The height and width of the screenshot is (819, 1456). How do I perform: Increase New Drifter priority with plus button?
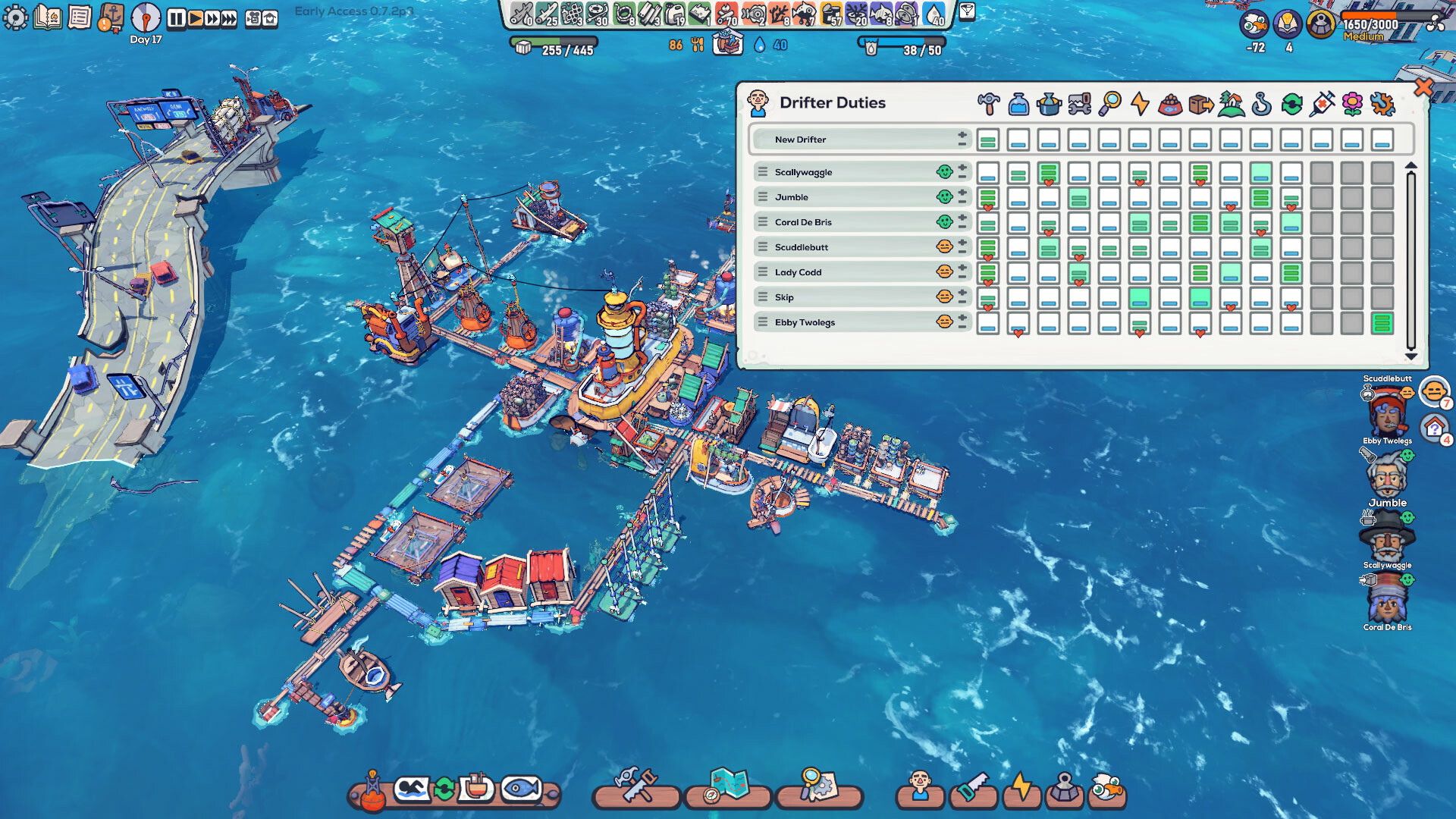pos(961,136)
